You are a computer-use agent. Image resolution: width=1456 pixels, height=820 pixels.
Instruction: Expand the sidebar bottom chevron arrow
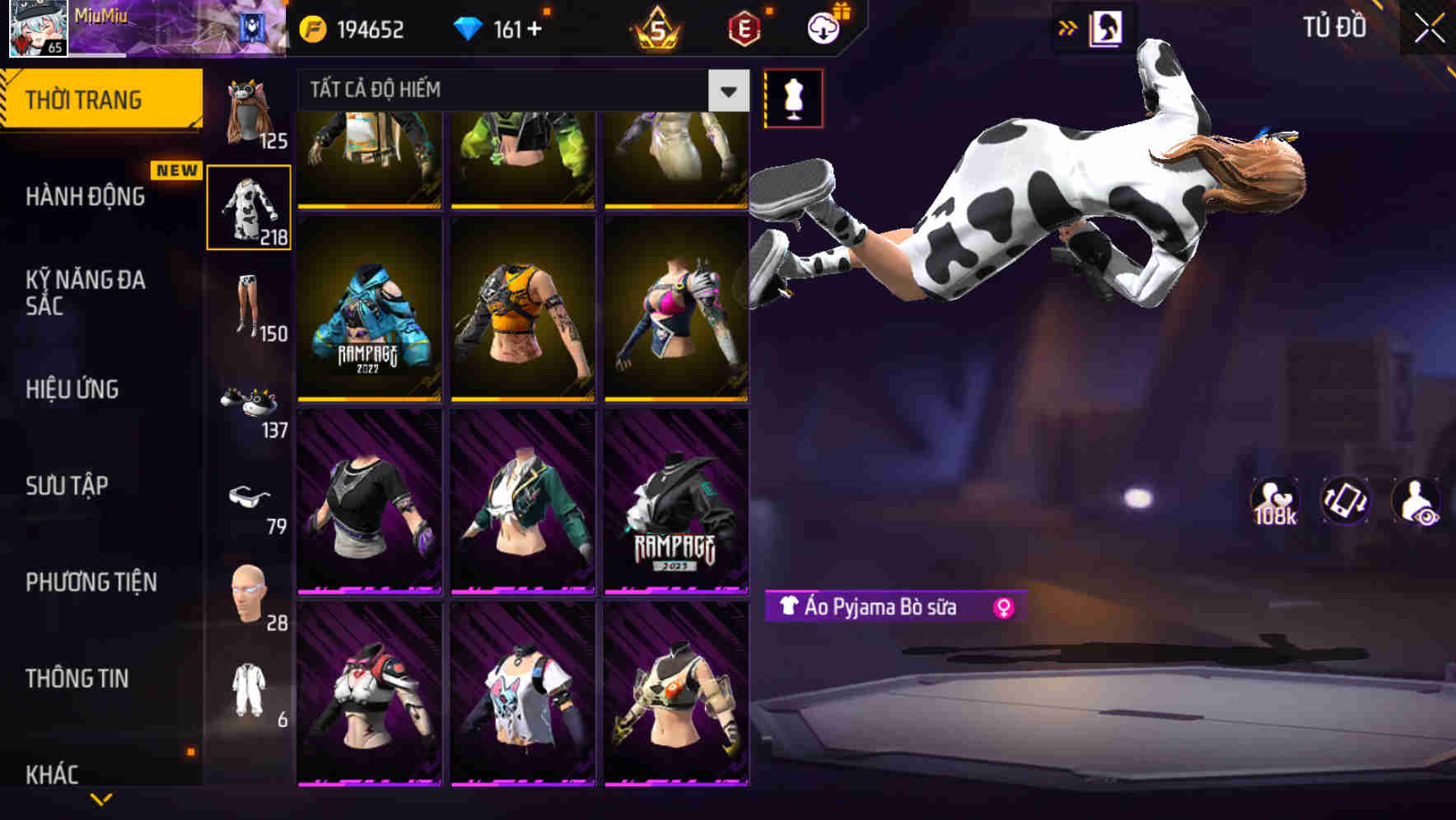[x=100, y=800]
